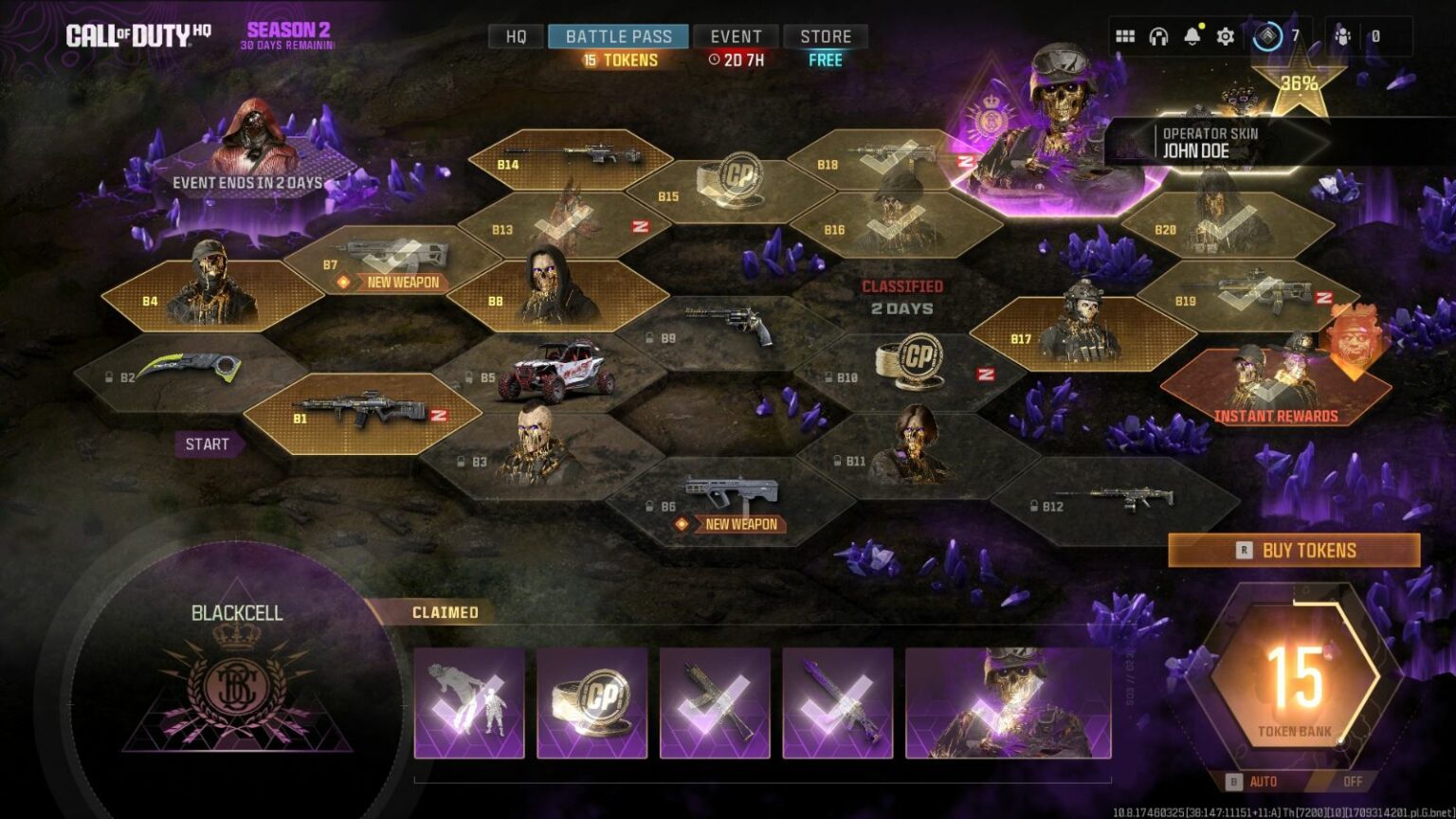Show notifications via the bell icon

pos(1192,37)
